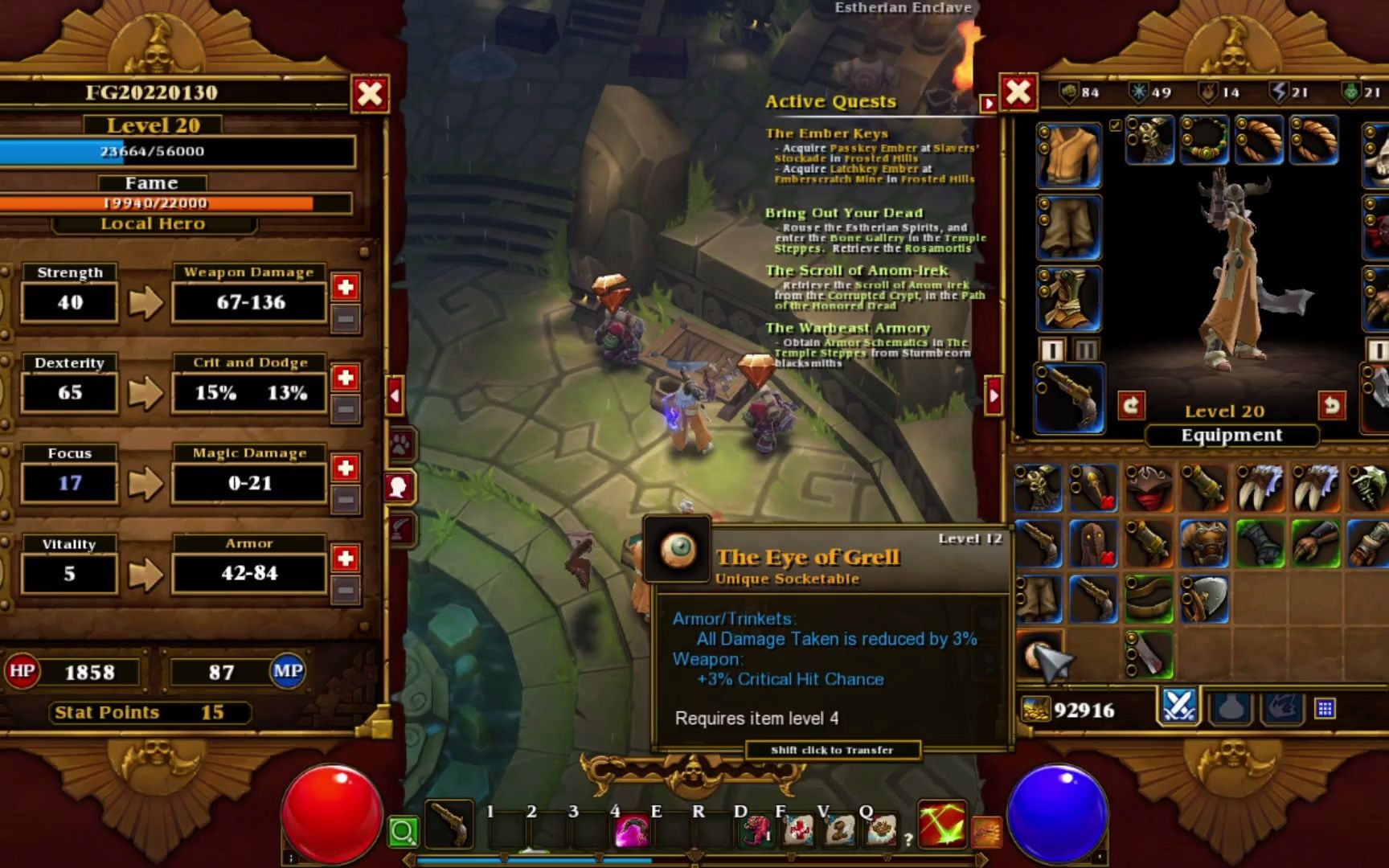Screen dimensions: 1389x868
Task: Activate the green slash right-click skill
Action: [941, 825]
